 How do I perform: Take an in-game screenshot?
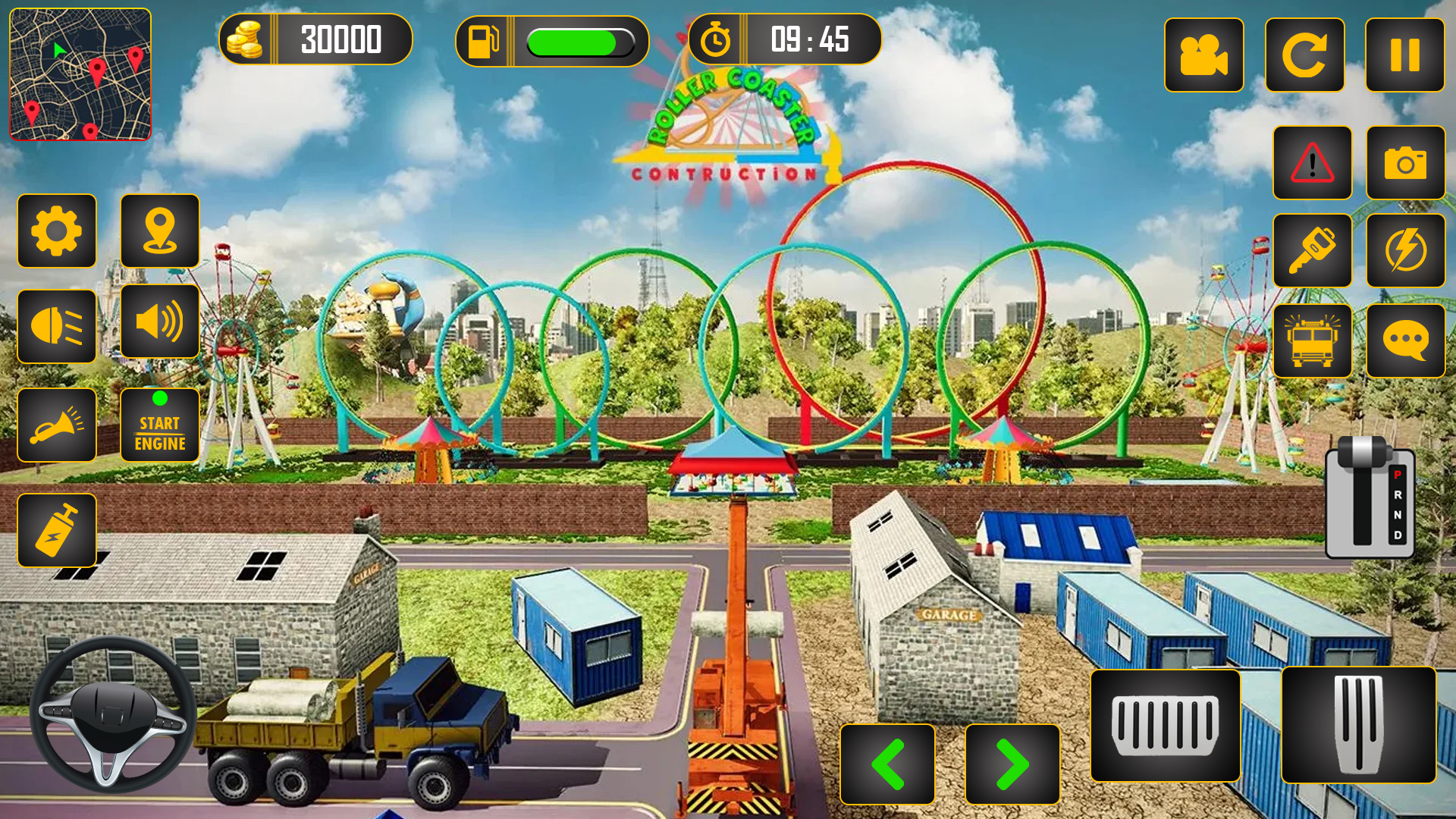(x=1406, y=163)
